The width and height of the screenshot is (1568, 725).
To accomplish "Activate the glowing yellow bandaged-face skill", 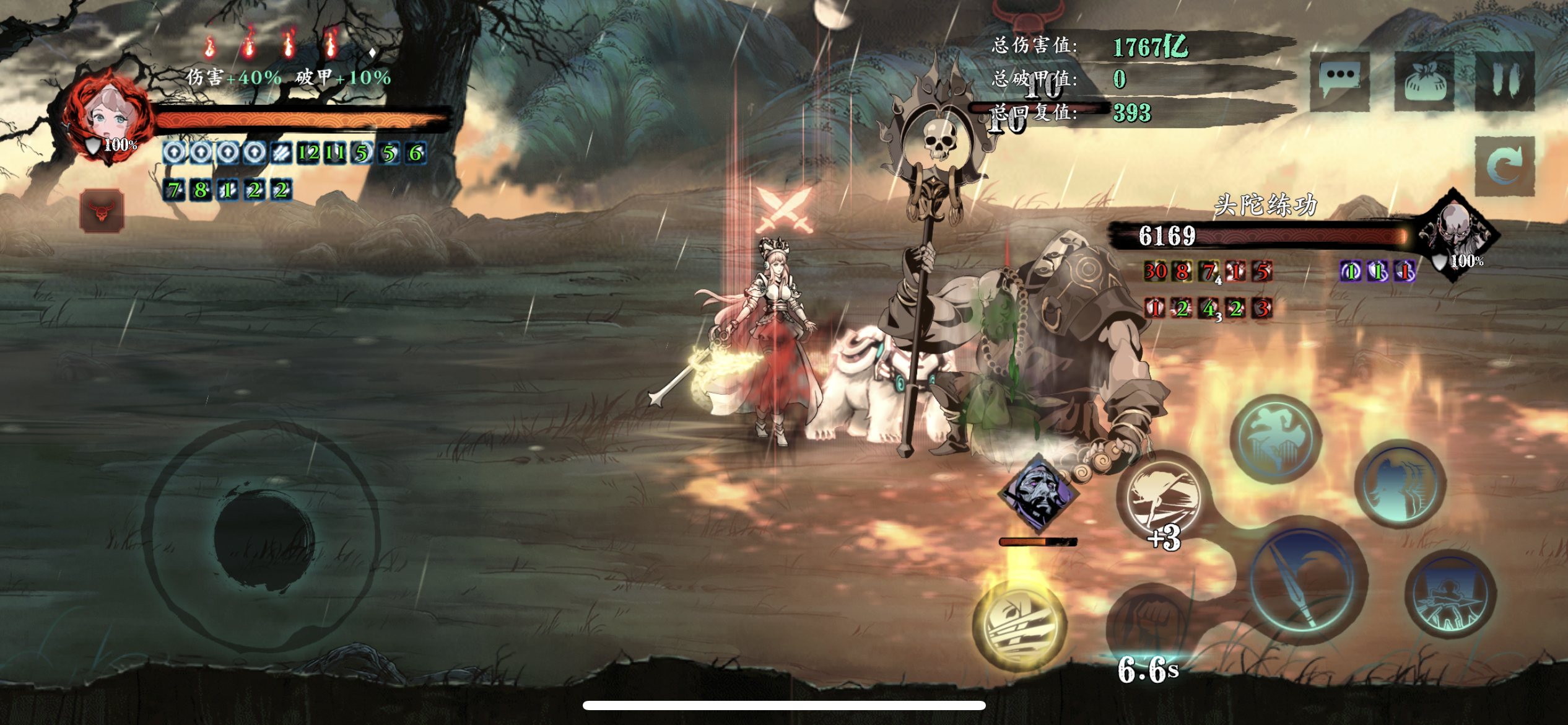I will pos(1019,626).
